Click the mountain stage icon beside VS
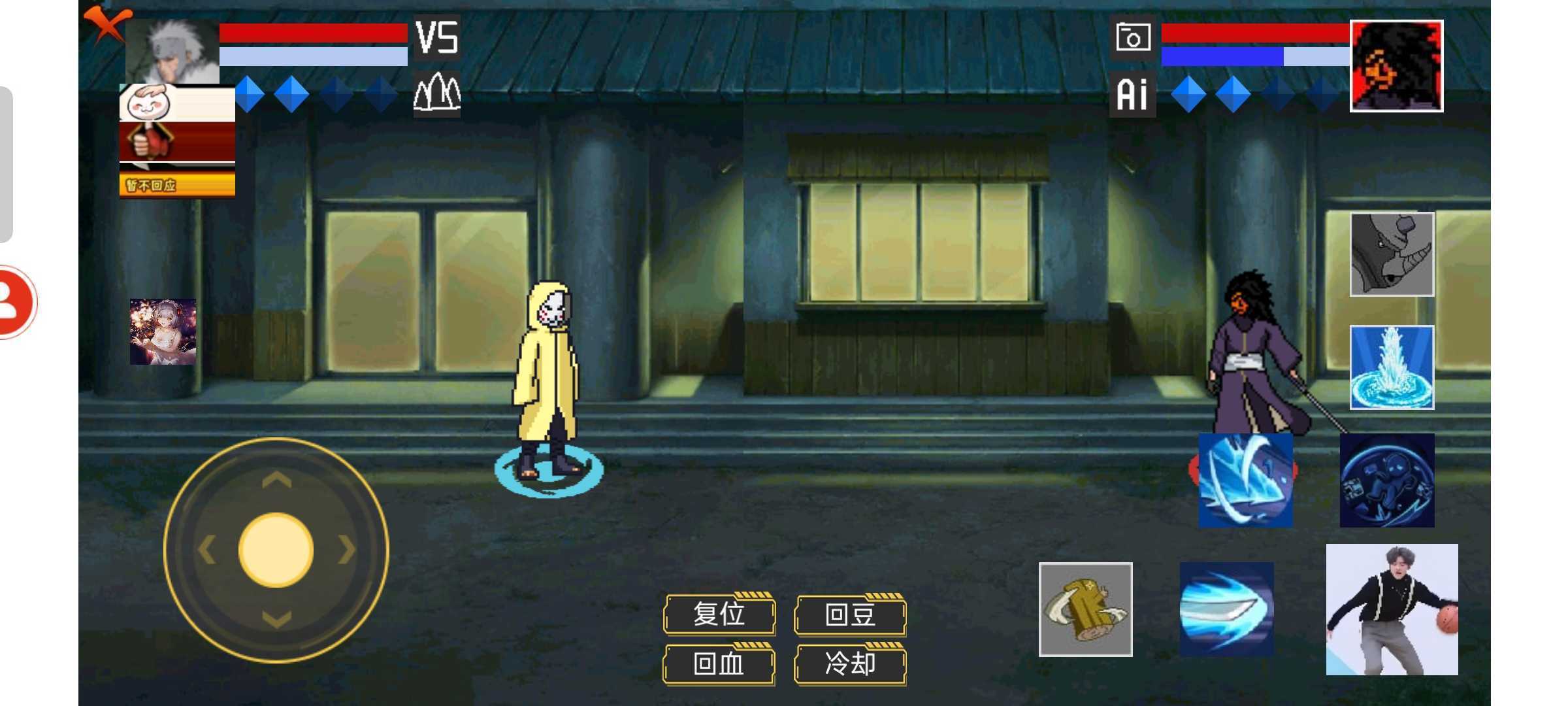The image size is (1568, 706). click(437, 93)
